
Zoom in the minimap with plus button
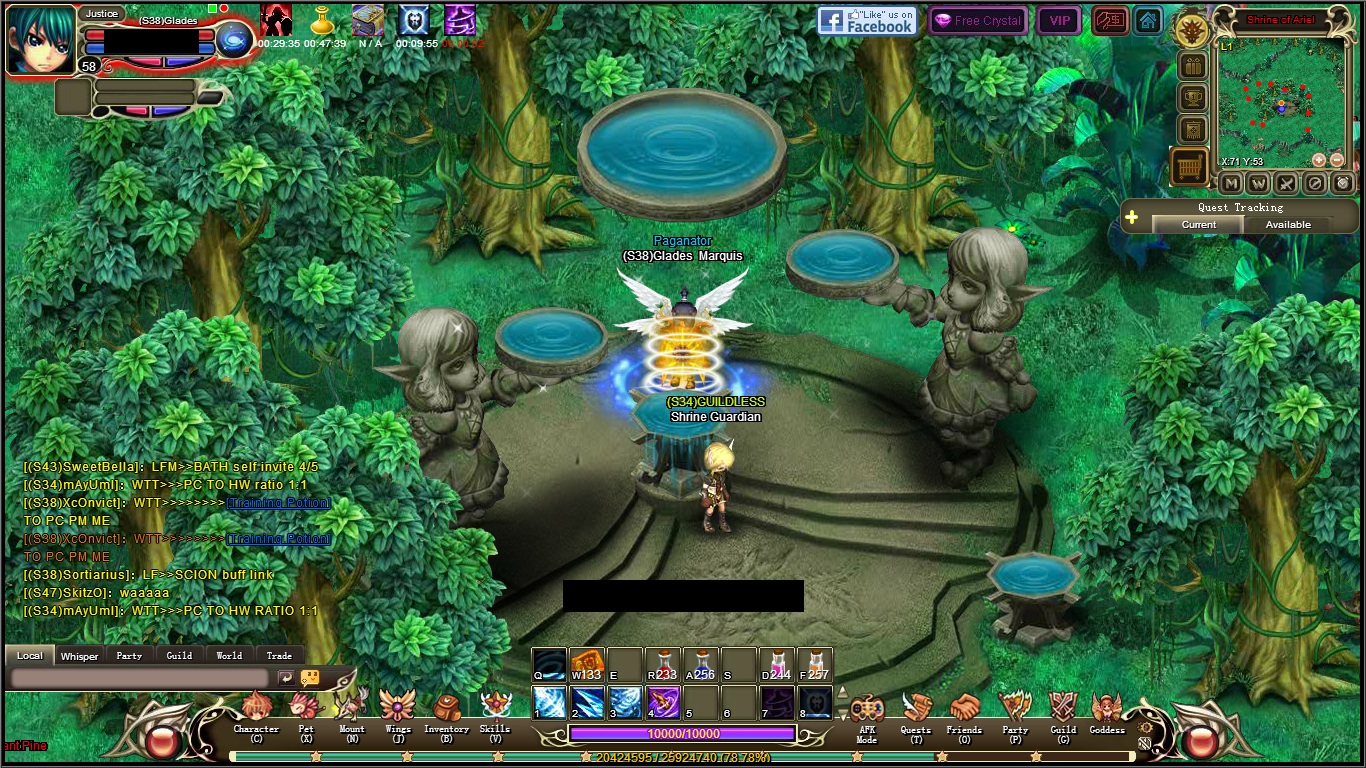(1318, 160)
